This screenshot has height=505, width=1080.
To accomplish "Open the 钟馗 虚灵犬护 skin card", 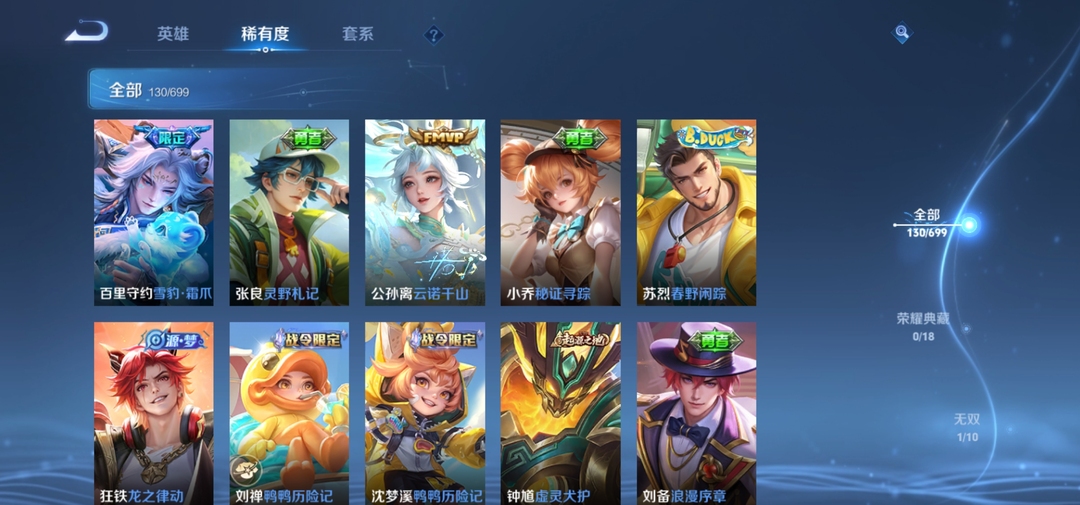I will (560, 412).
